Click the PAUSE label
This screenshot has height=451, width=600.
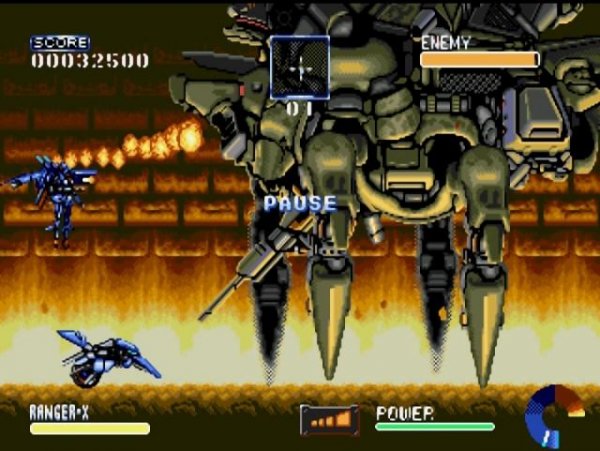pos(300,203)
